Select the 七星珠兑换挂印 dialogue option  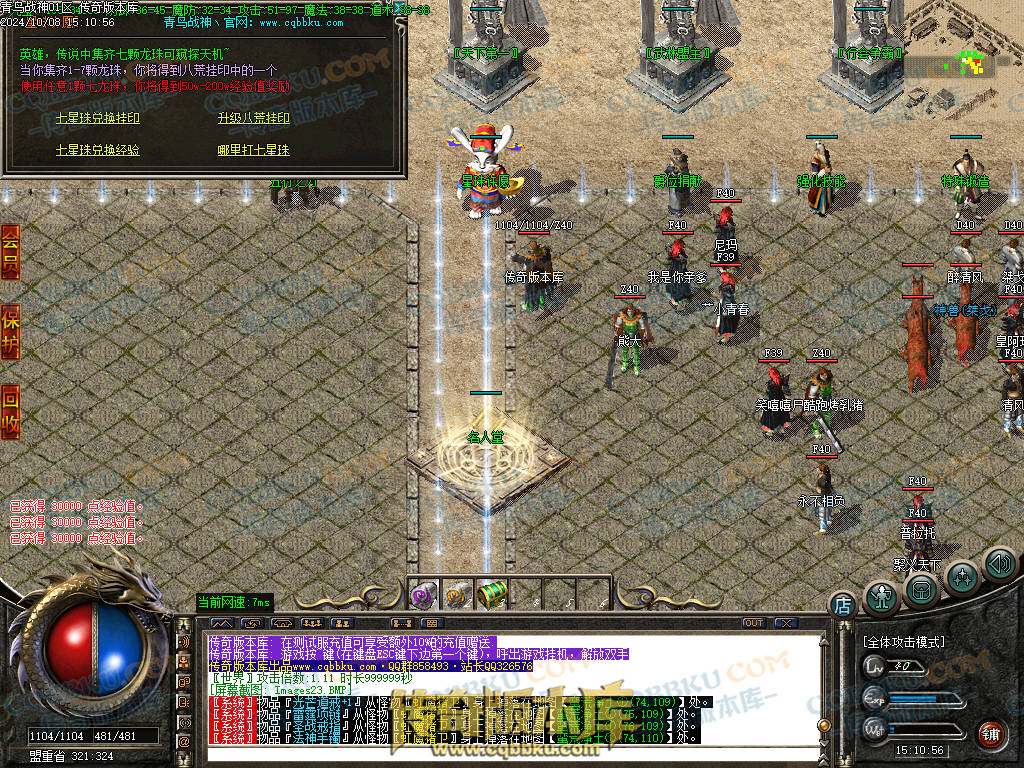97,118
